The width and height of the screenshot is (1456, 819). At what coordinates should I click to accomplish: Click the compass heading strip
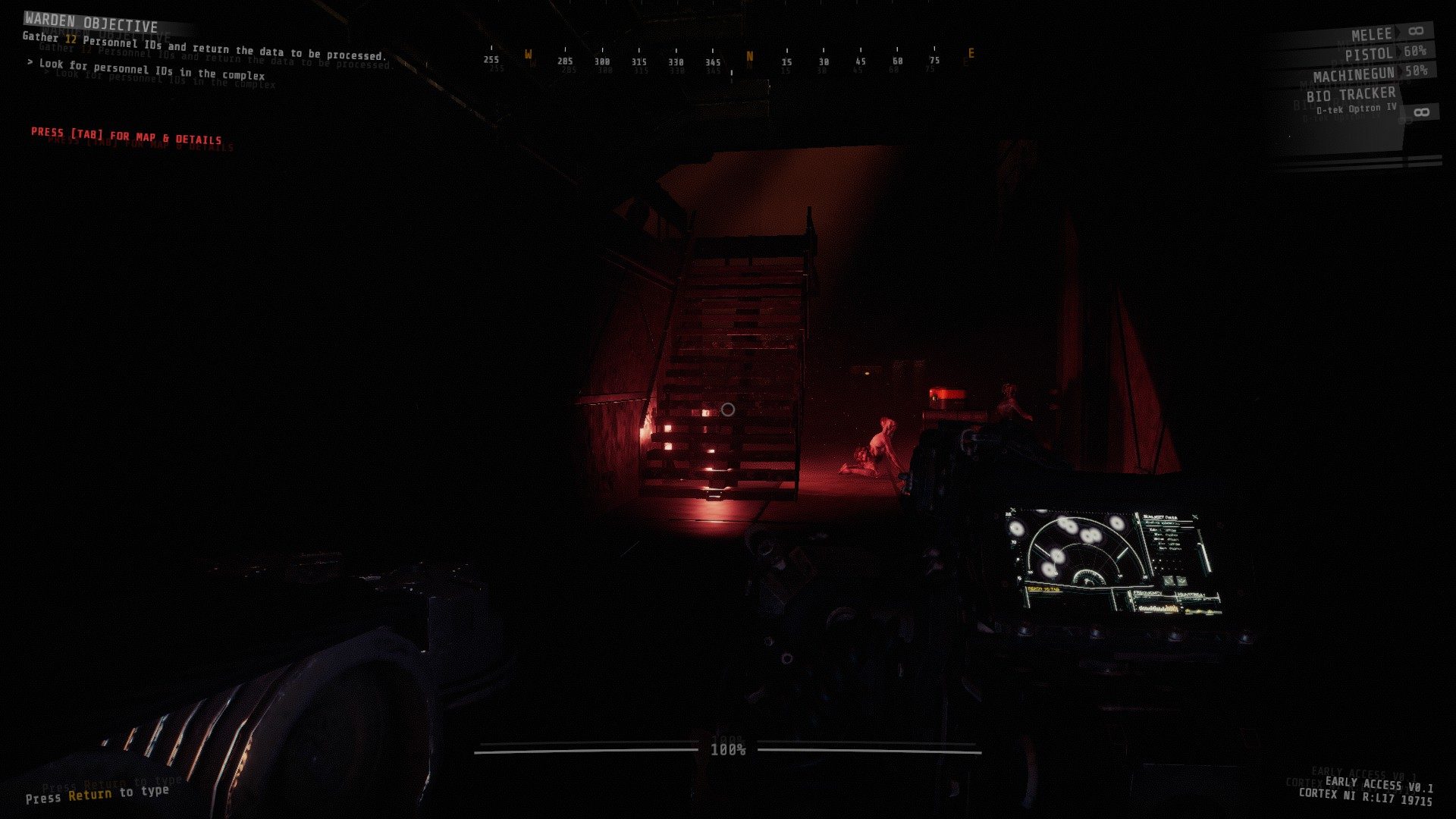pyautogui.click(x=730, y=61)
